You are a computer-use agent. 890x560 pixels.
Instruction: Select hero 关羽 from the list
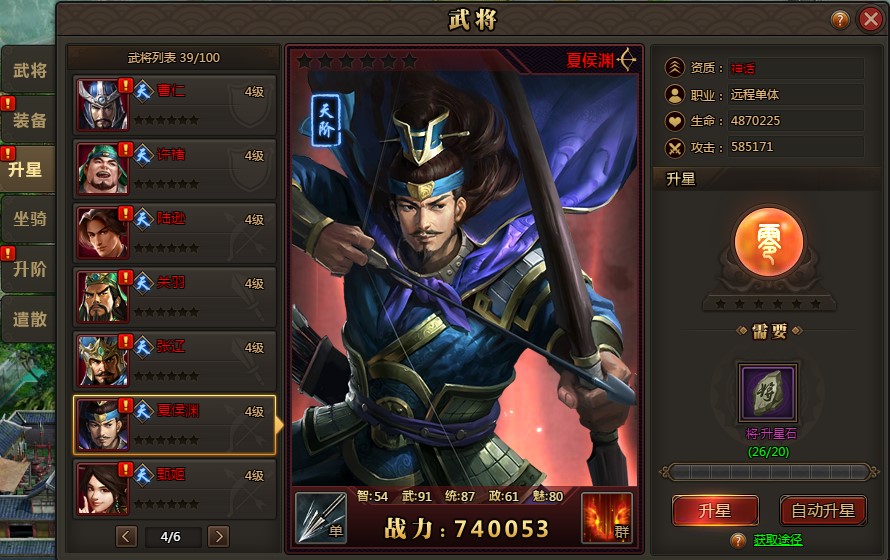175,296
